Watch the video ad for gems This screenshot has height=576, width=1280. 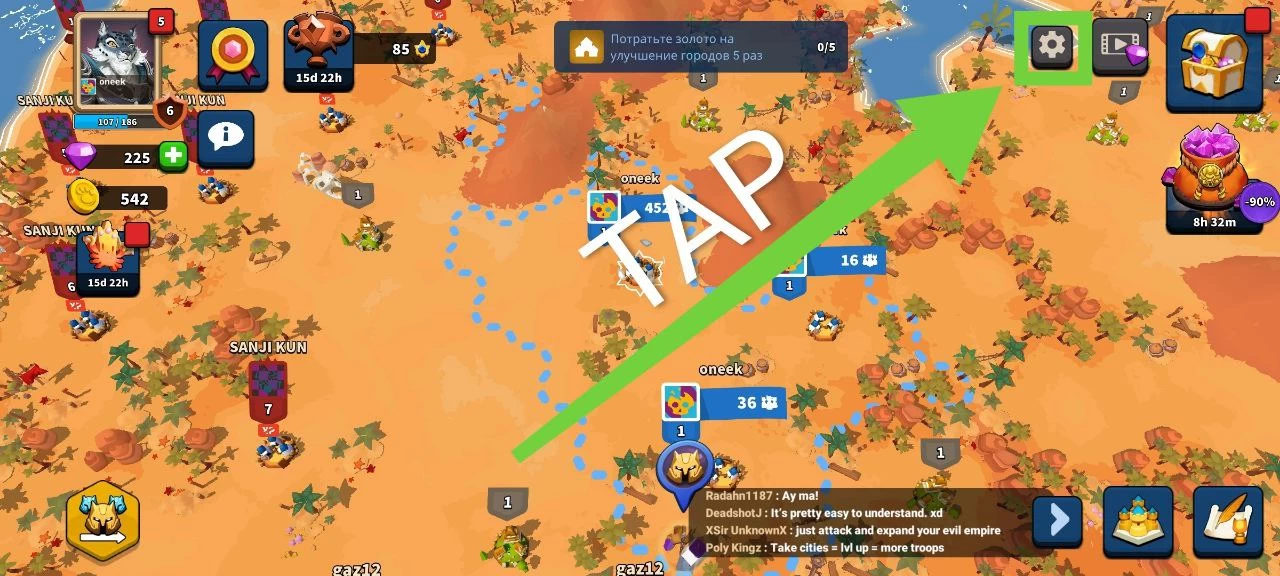[x=1119, y=46]
